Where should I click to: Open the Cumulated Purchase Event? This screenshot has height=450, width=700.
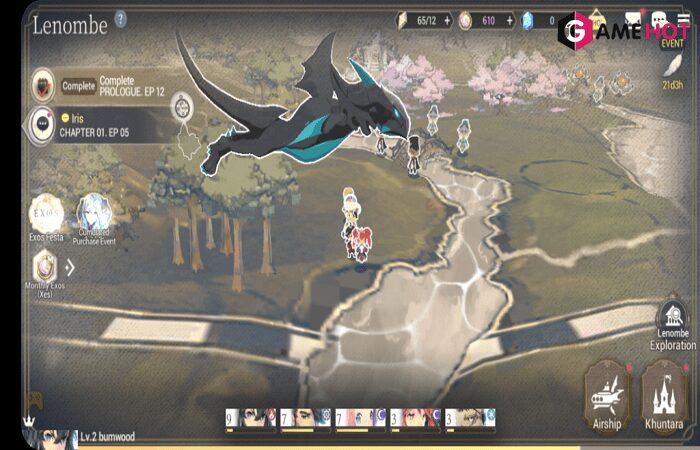[95, 212]
